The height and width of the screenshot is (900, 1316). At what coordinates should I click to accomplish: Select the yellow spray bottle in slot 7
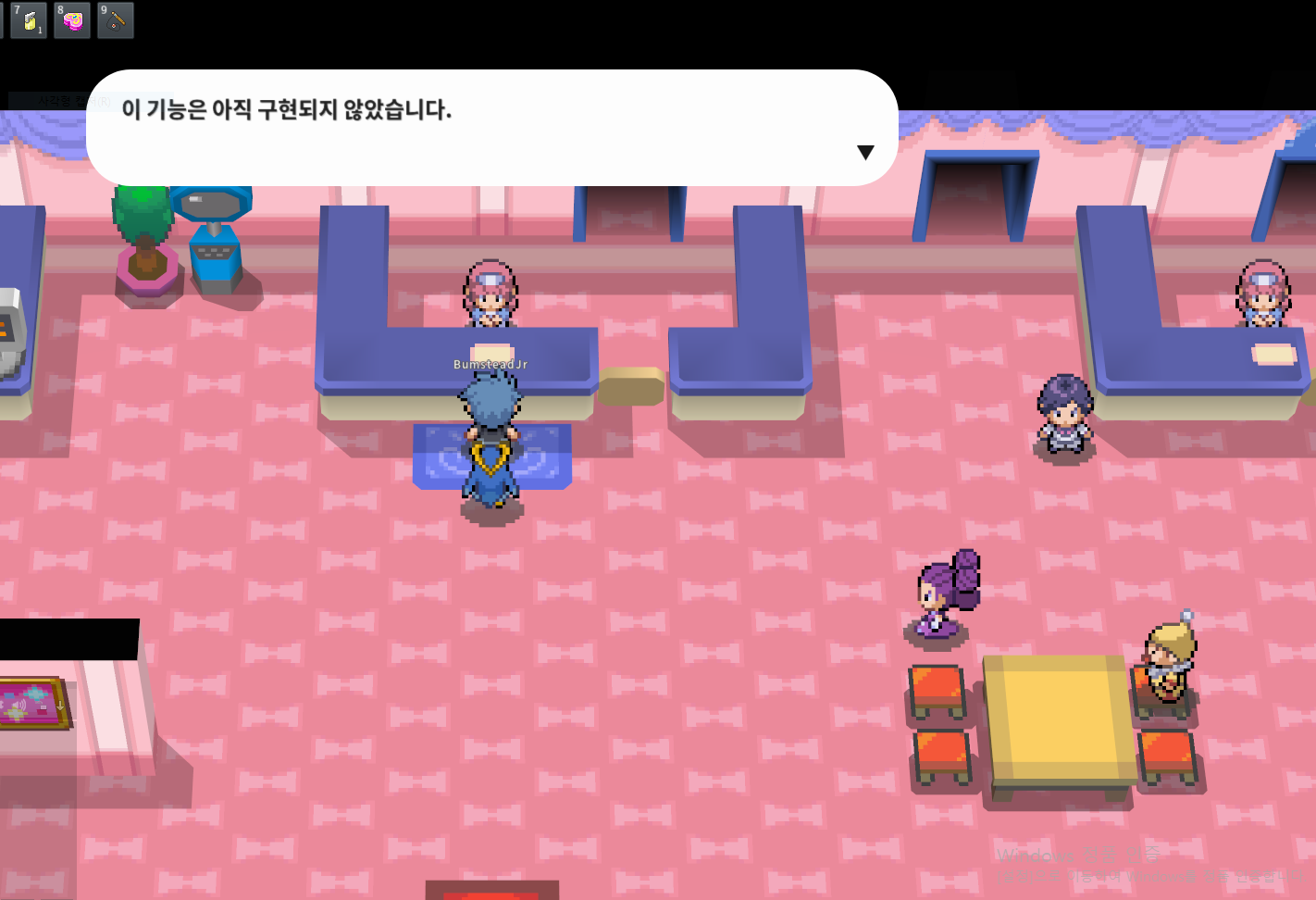click(x=29, y=20)
